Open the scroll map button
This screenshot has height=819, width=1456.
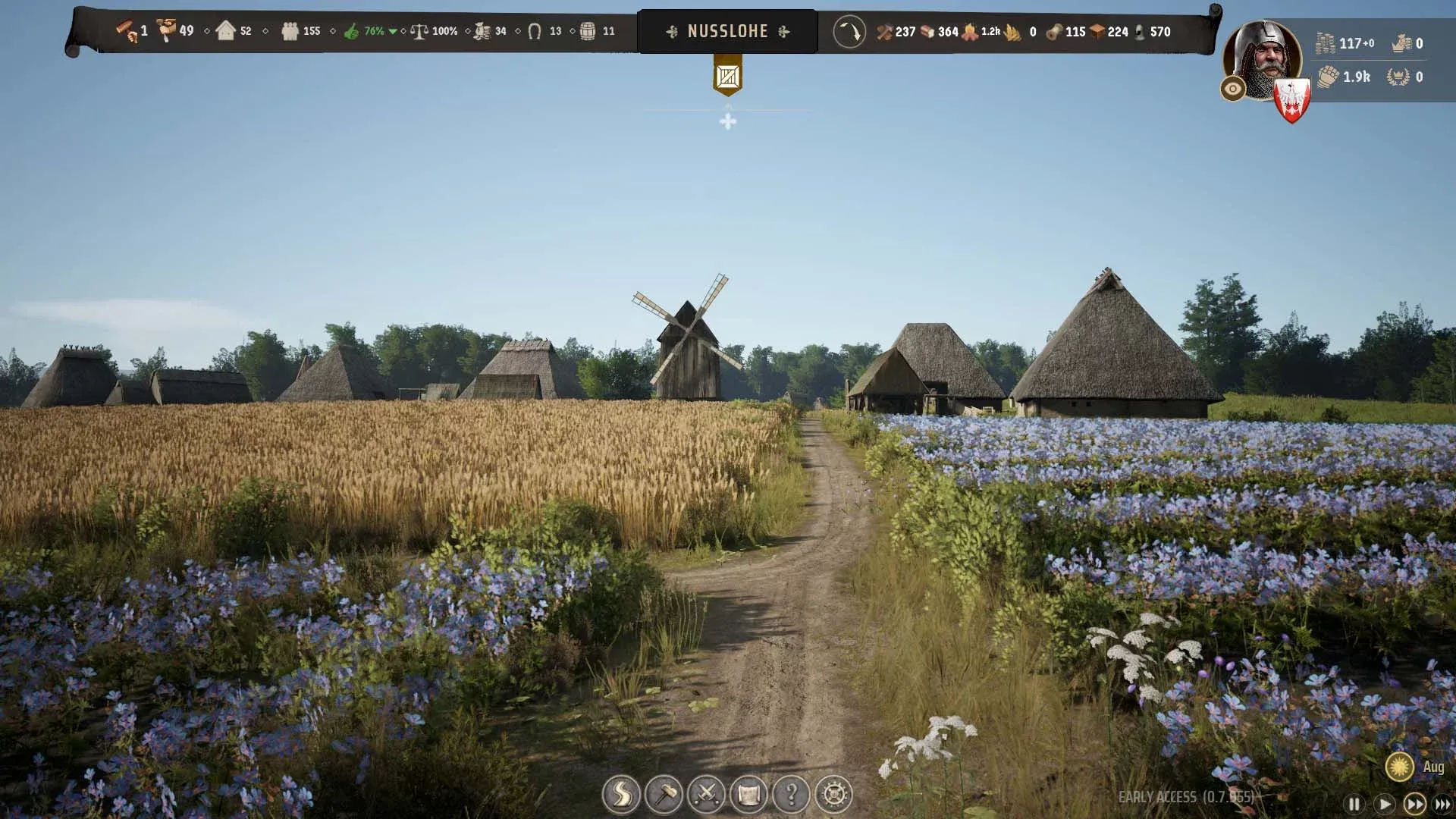tap(749, 795)
